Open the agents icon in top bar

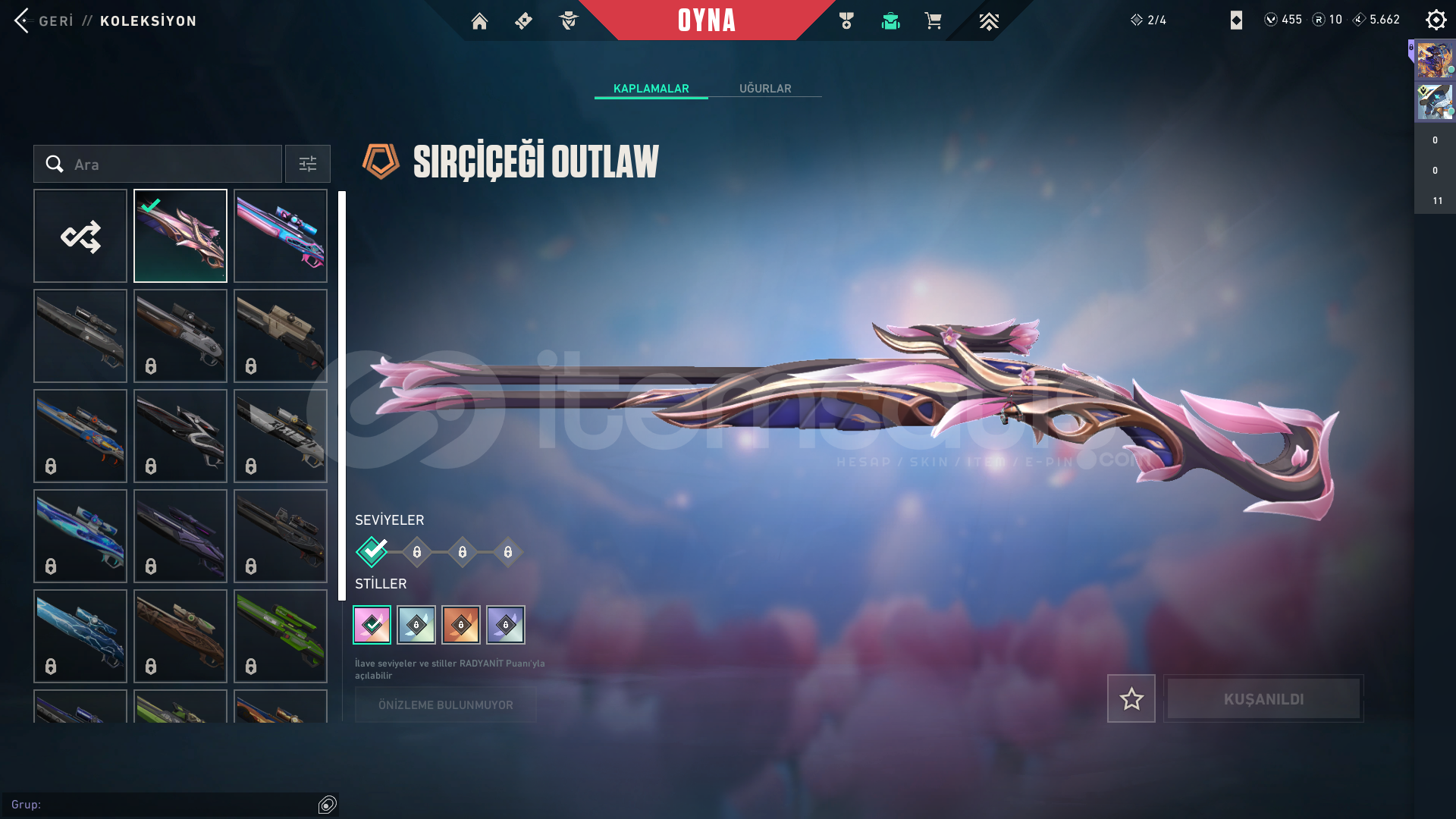point(568,21)
